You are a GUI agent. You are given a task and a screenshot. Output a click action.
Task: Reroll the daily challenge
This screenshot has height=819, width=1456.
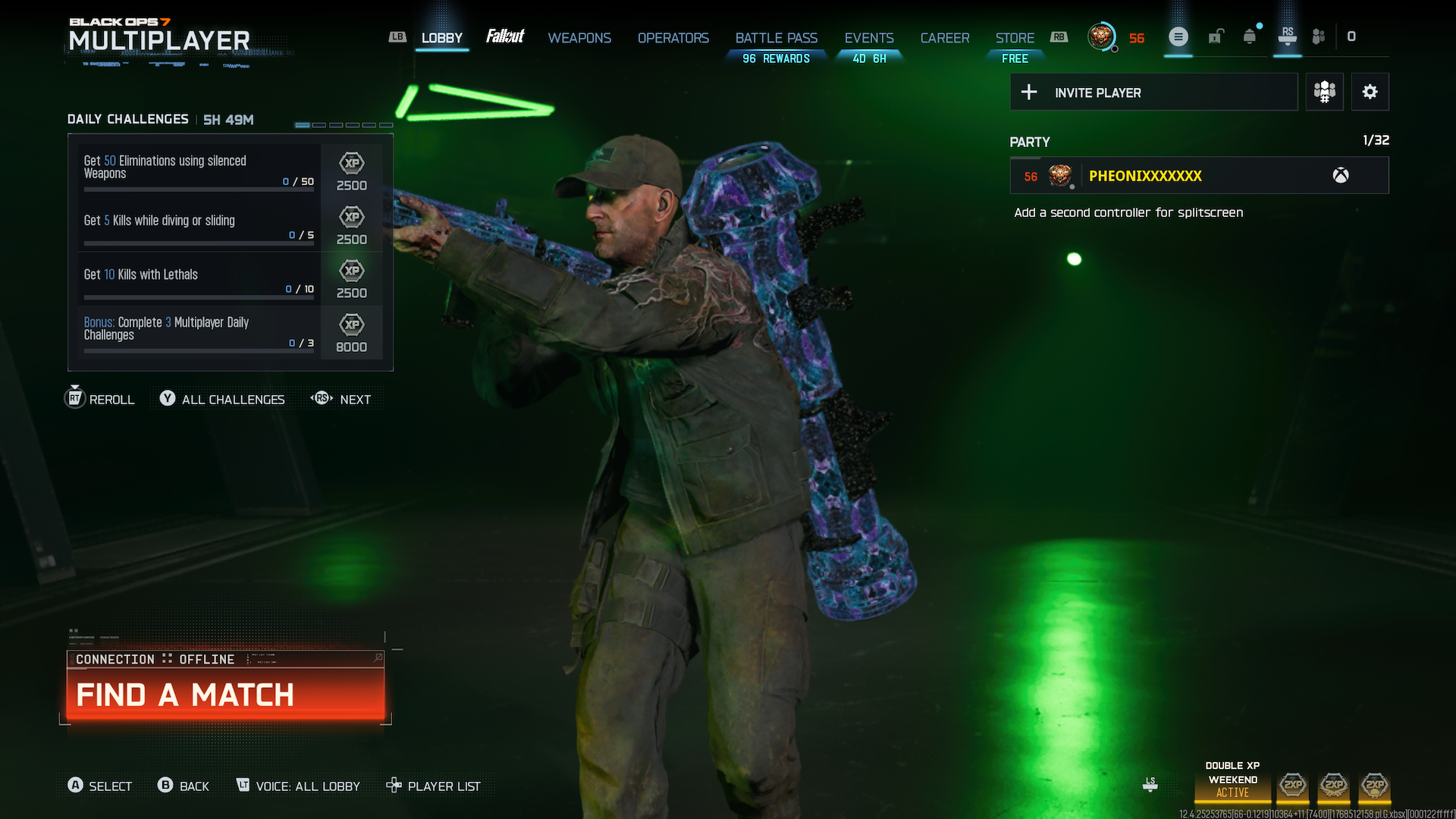[x=101, y=400]
